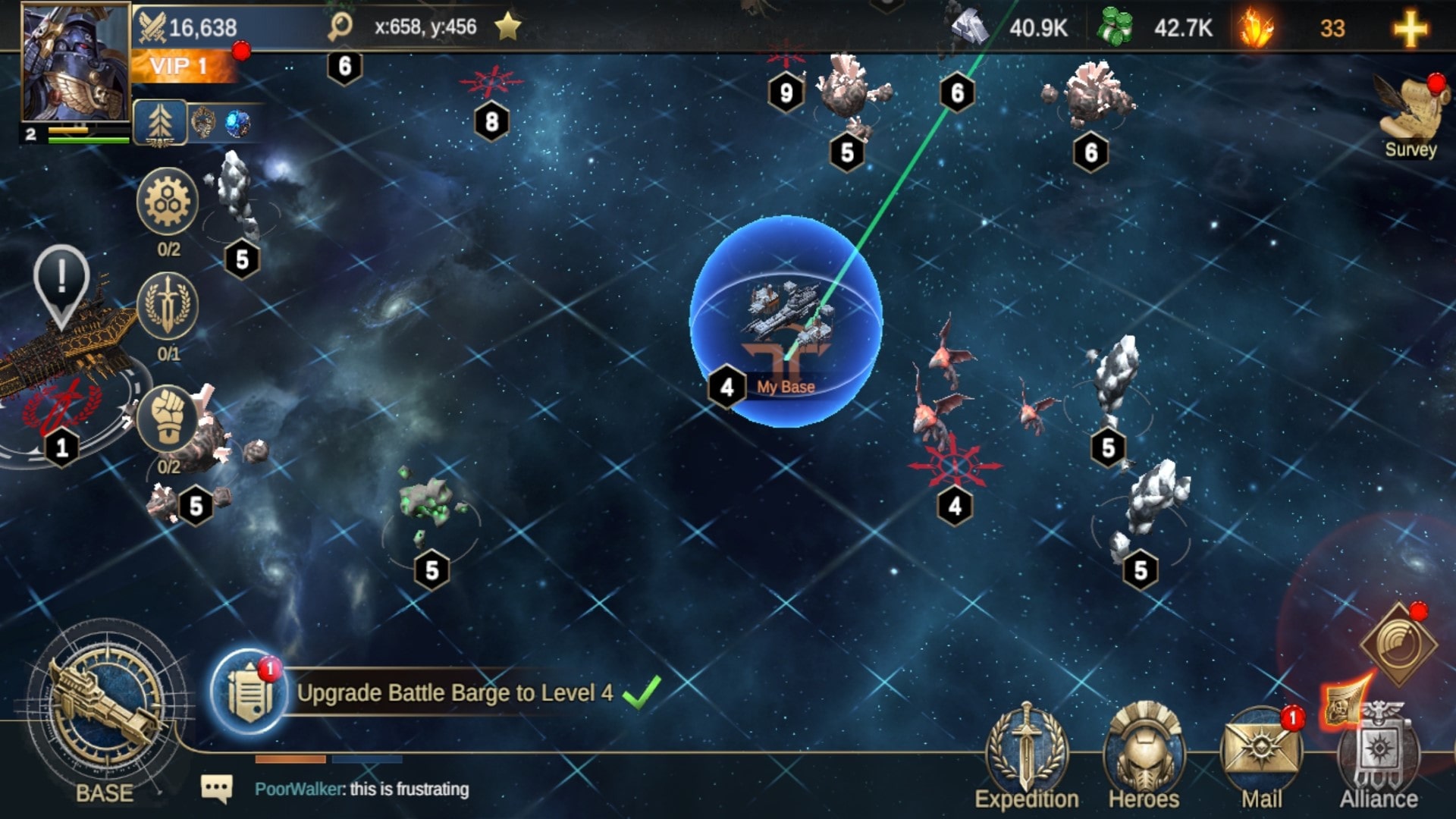The image size is (1456, 819).
Task: Select the fist queue icon showing 0/2
Action: [168, 419]
